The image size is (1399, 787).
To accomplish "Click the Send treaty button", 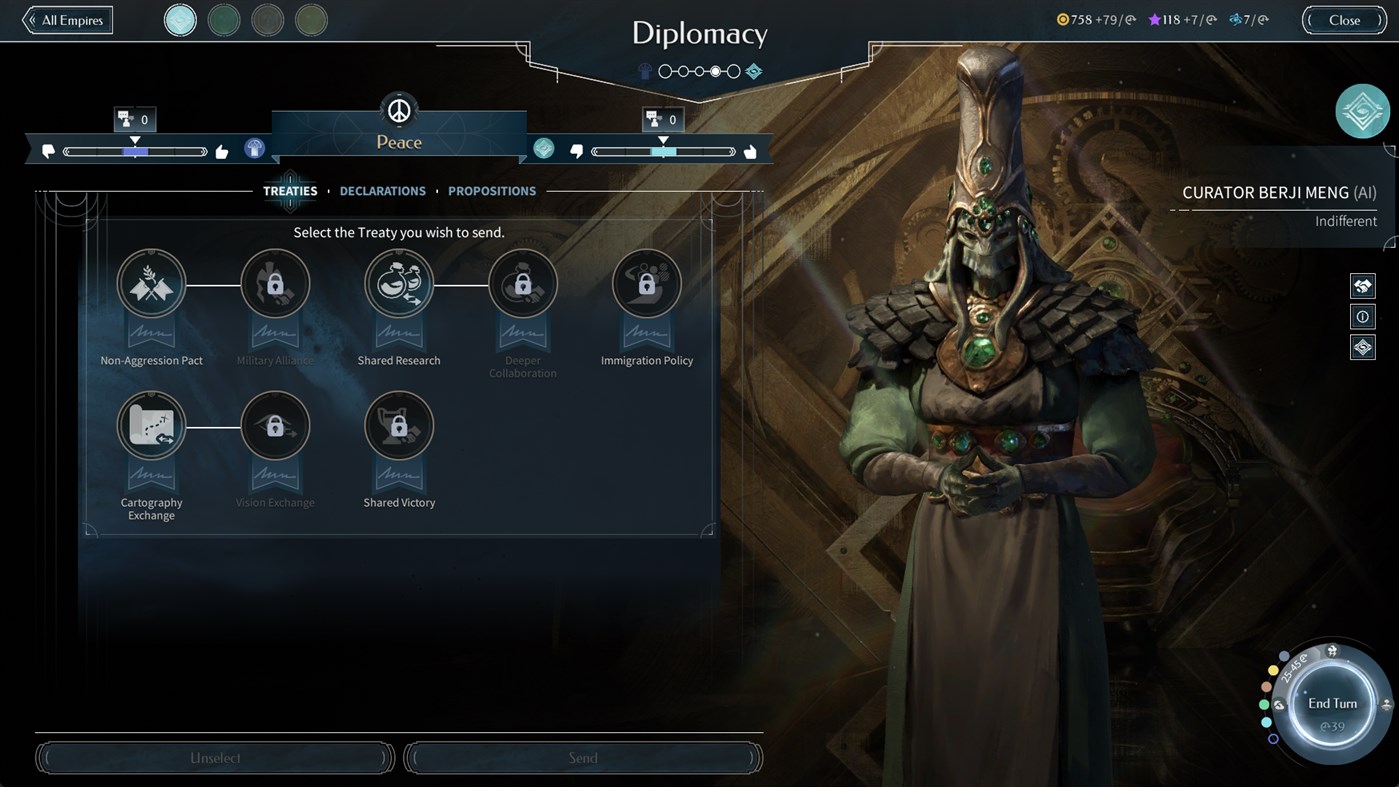I will click(x=583, y=757).
